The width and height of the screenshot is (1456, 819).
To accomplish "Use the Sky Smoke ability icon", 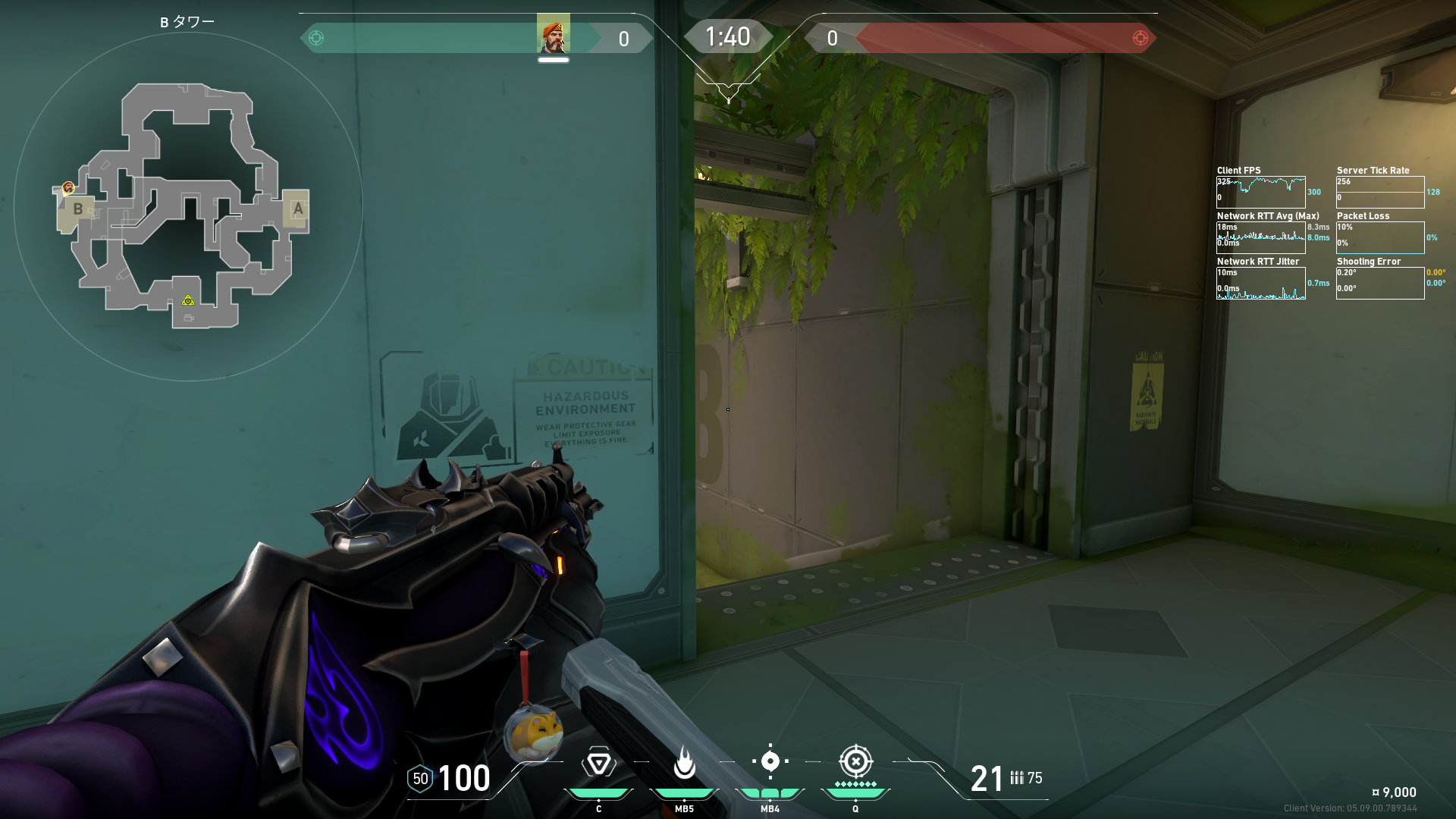I will point(770,761).
